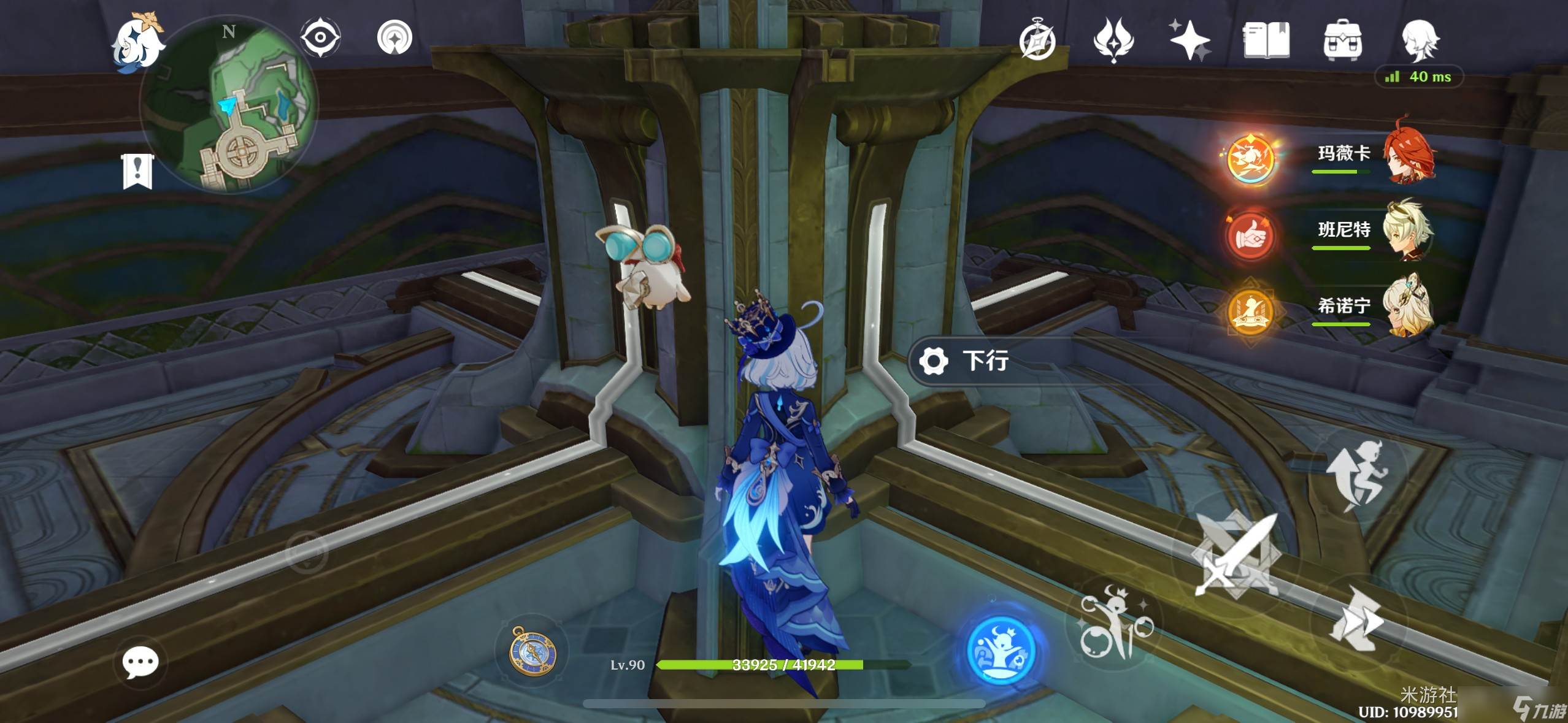Open the quest log exclamation bookmark
This screenshot has height=723, width=1568.
point(137,171)
